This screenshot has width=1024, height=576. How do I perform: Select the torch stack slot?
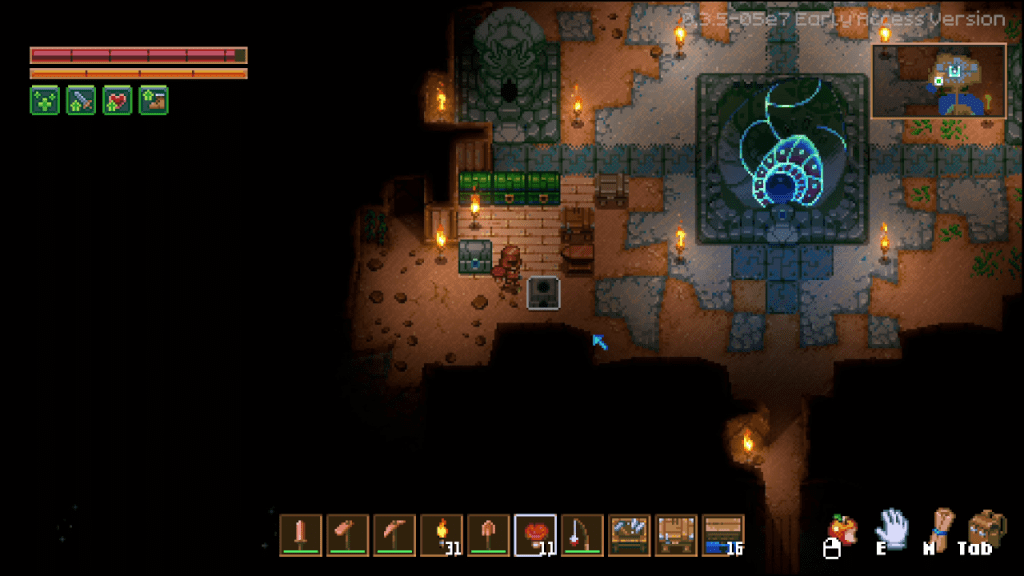click(441, 534)
